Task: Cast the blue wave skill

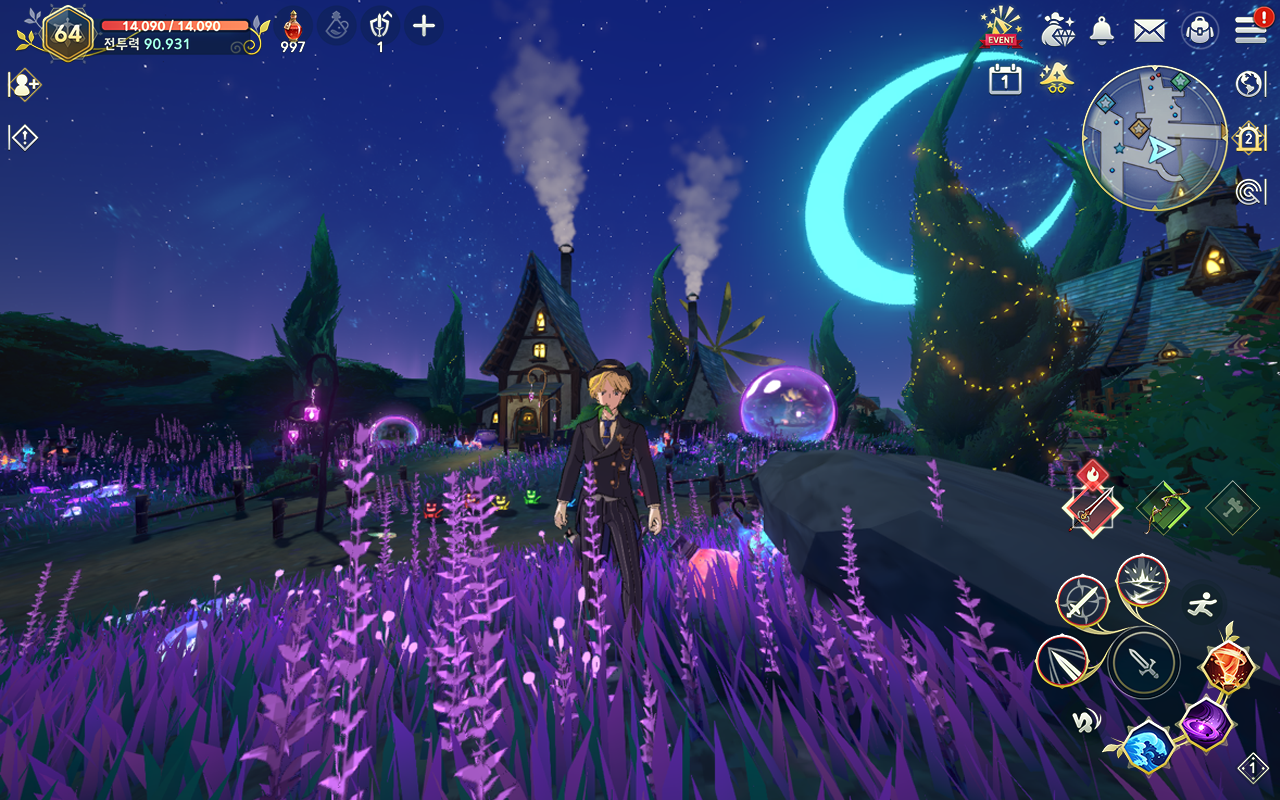Action: click(1145, 747)
